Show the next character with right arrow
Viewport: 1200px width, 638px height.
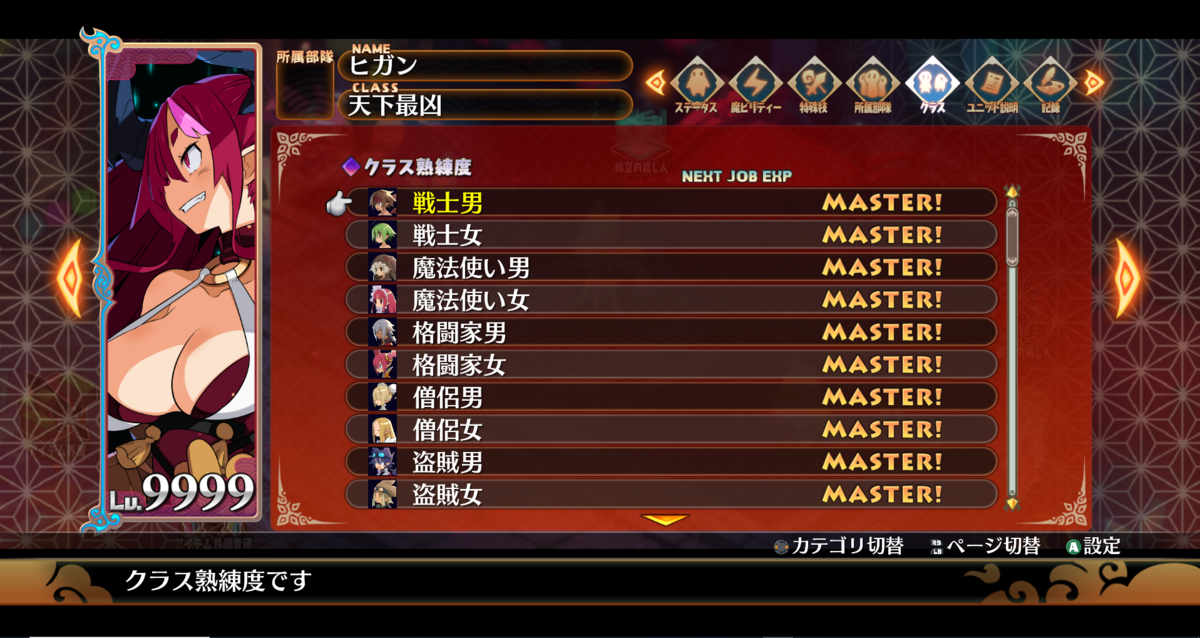1126,277
